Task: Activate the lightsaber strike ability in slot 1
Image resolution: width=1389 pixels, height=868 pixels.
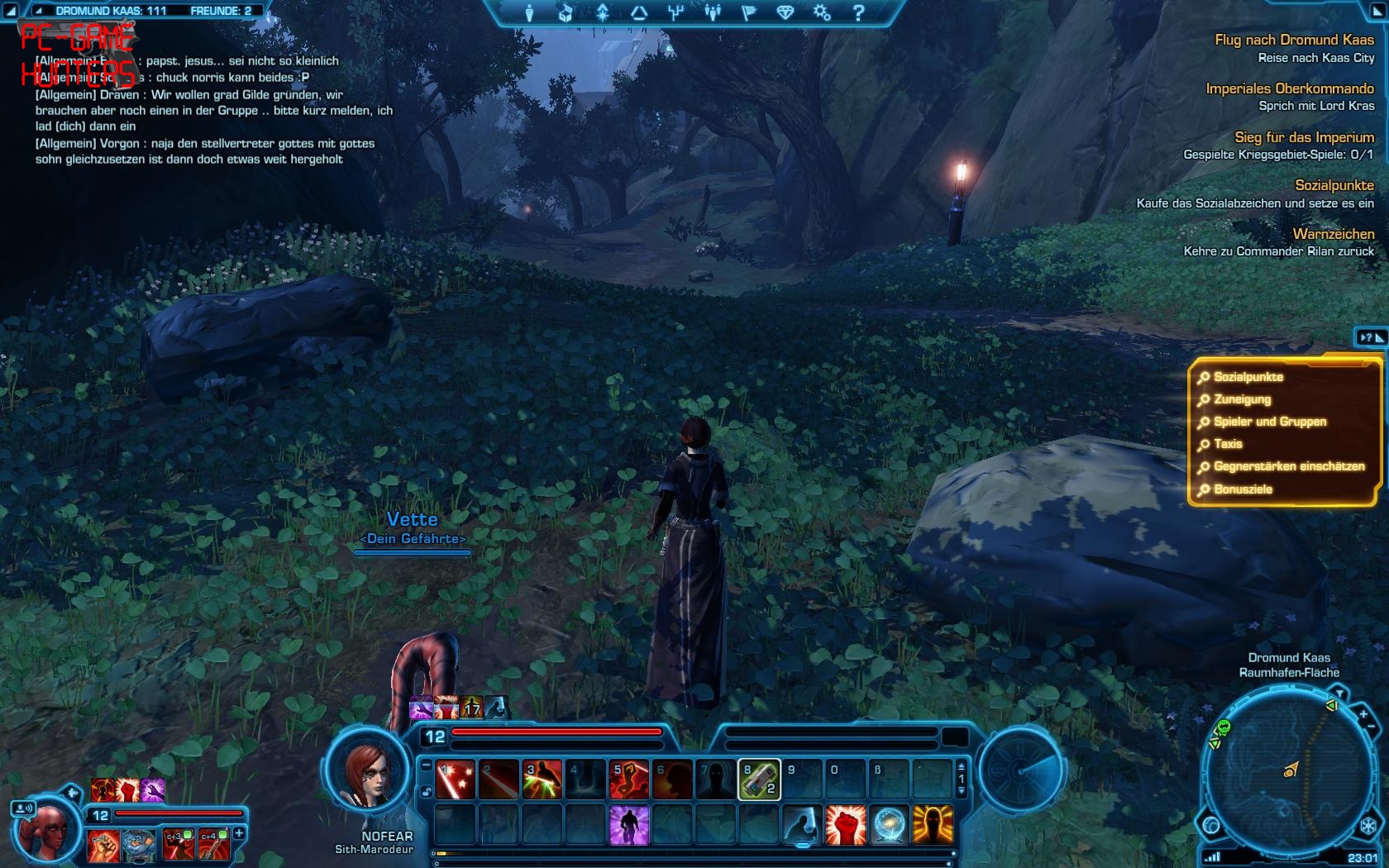Action: click(456, 780)
